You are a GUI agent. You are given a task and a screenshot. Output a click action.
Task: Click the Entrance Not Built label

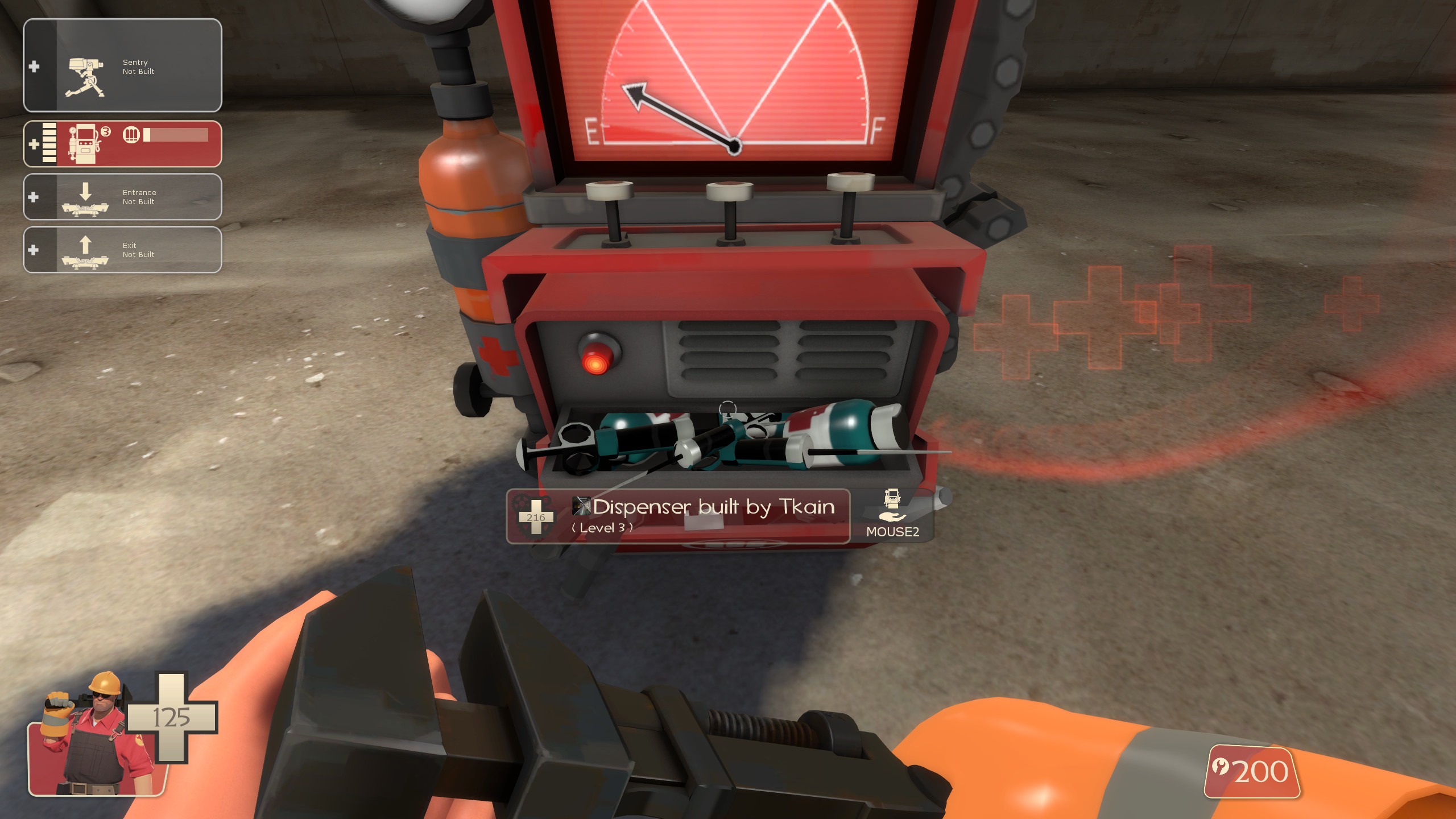pos(139,196)
